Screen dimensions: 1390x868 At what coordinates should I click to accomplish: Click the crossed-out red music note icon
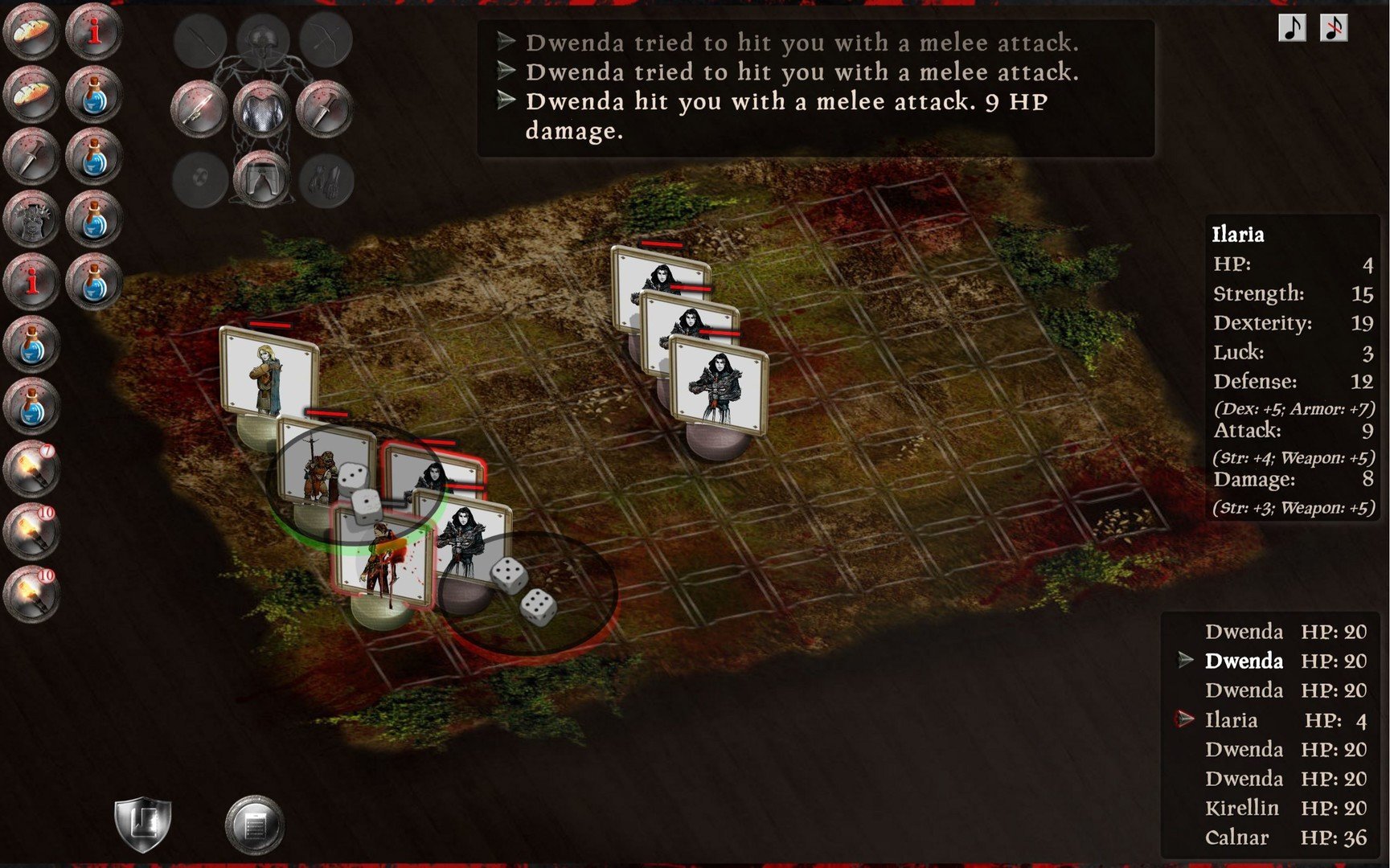tap(1333, 28)
